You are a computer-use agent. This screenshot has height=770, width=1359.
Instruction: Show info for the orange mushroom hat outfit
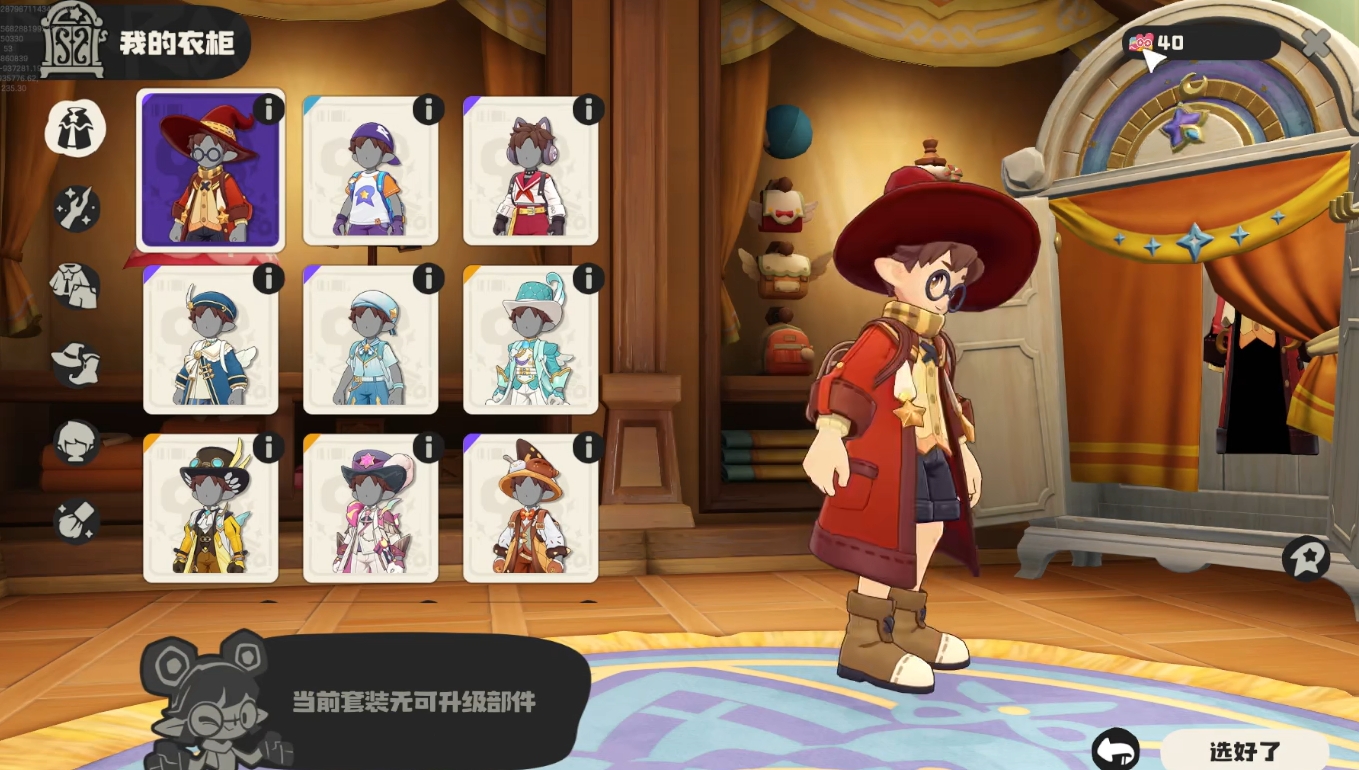[588, 447]
